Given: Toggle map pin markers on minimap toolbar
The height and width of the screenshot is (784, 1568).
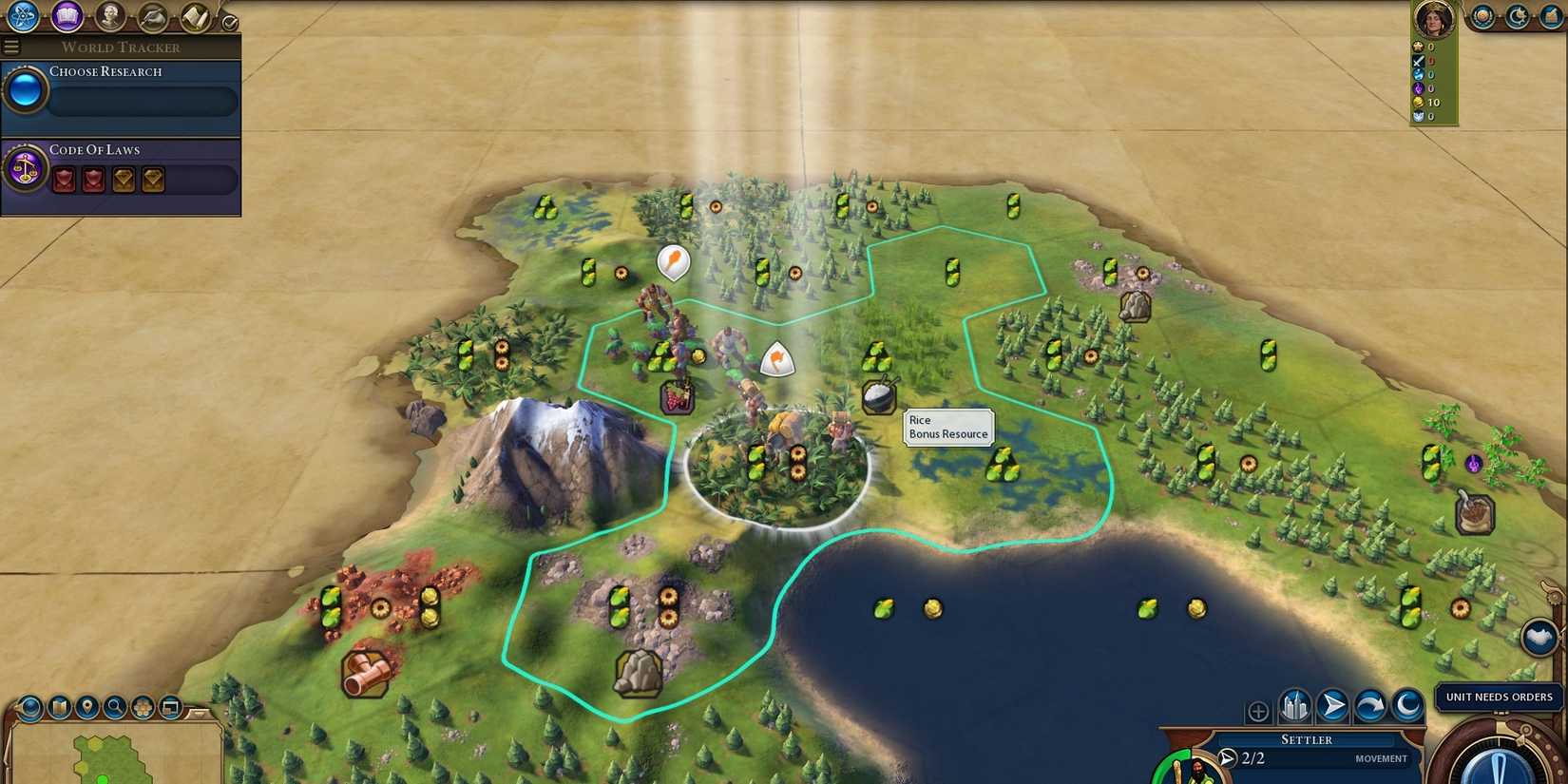Looking at the screenshot, I should tap(88, 708).
